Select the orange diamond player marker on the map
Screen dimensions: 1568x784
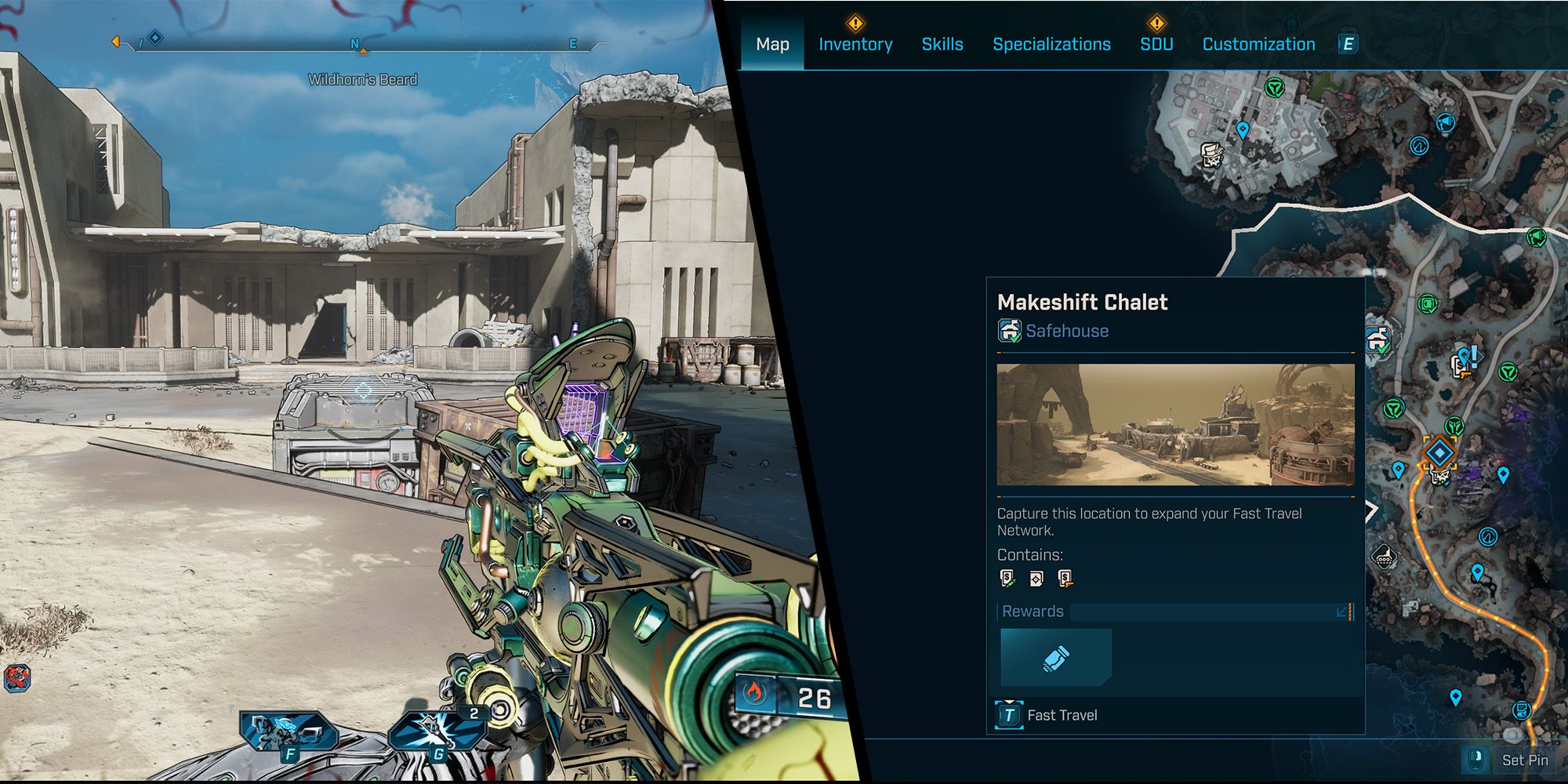1439,452
